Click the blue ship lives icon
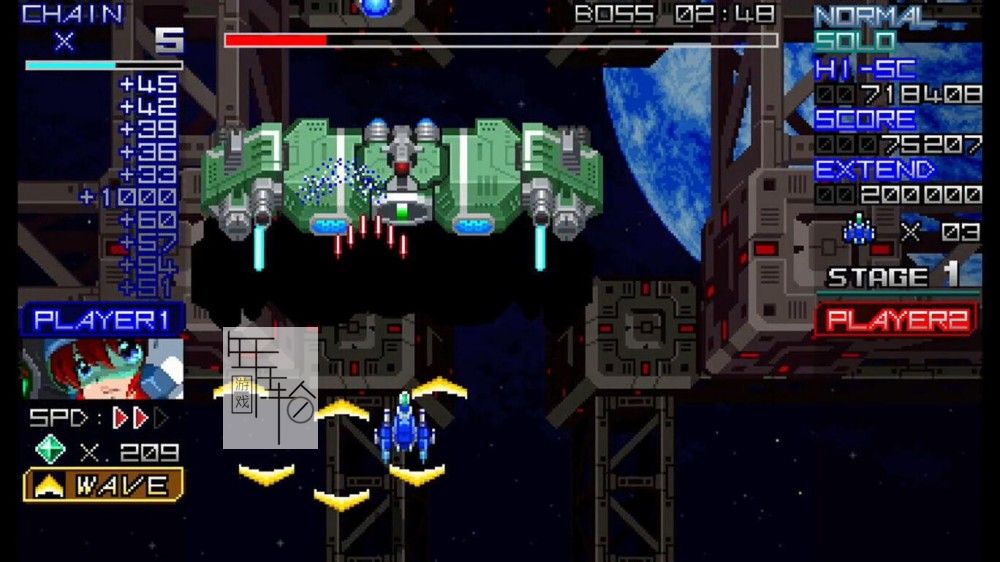Viewport: 1000px width, 562px height. (858, 231)
